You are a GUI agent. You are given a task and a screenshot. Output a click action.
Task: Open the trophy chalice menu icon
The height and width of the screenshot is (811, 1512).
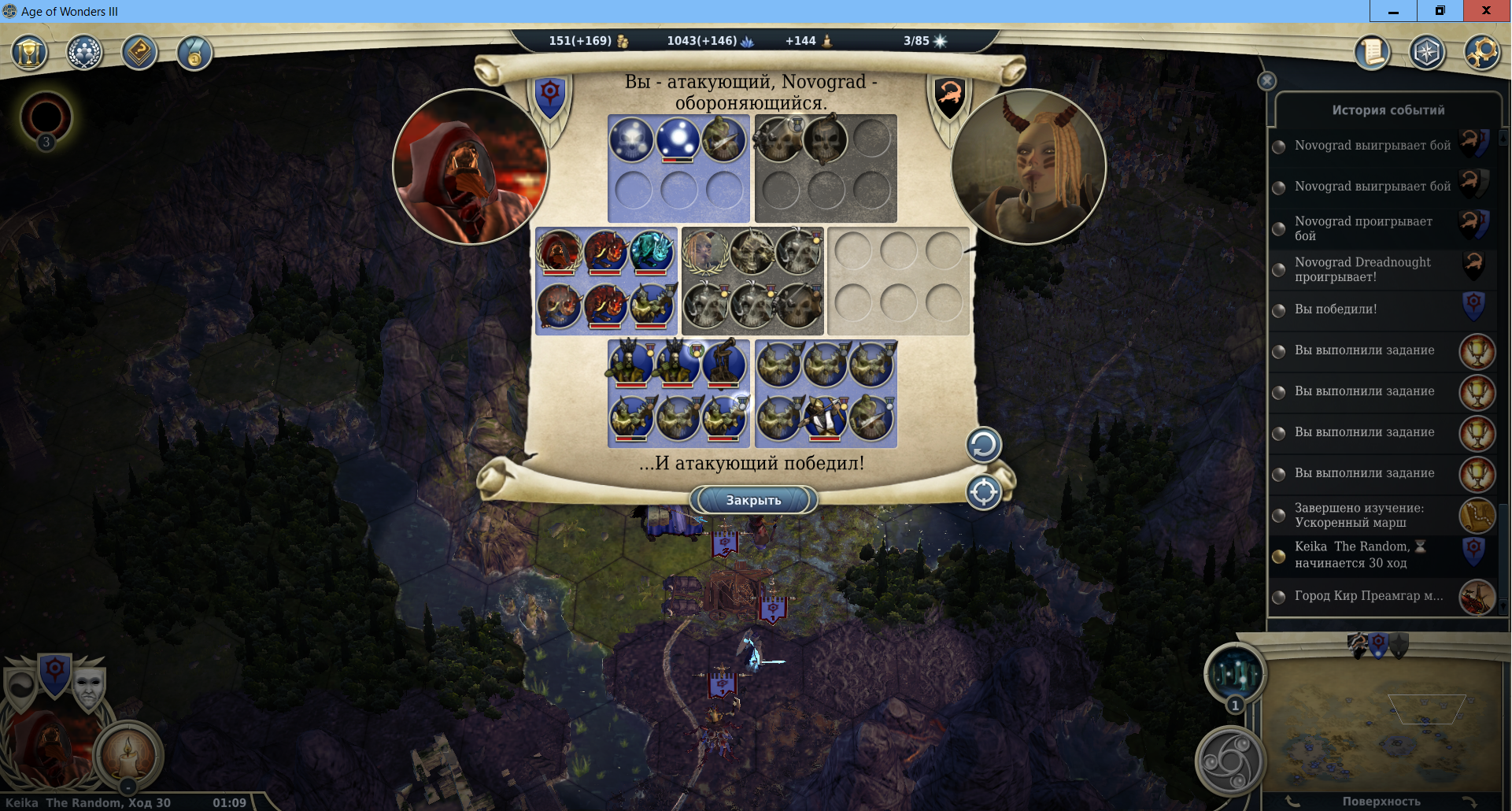tap(30, 54)
